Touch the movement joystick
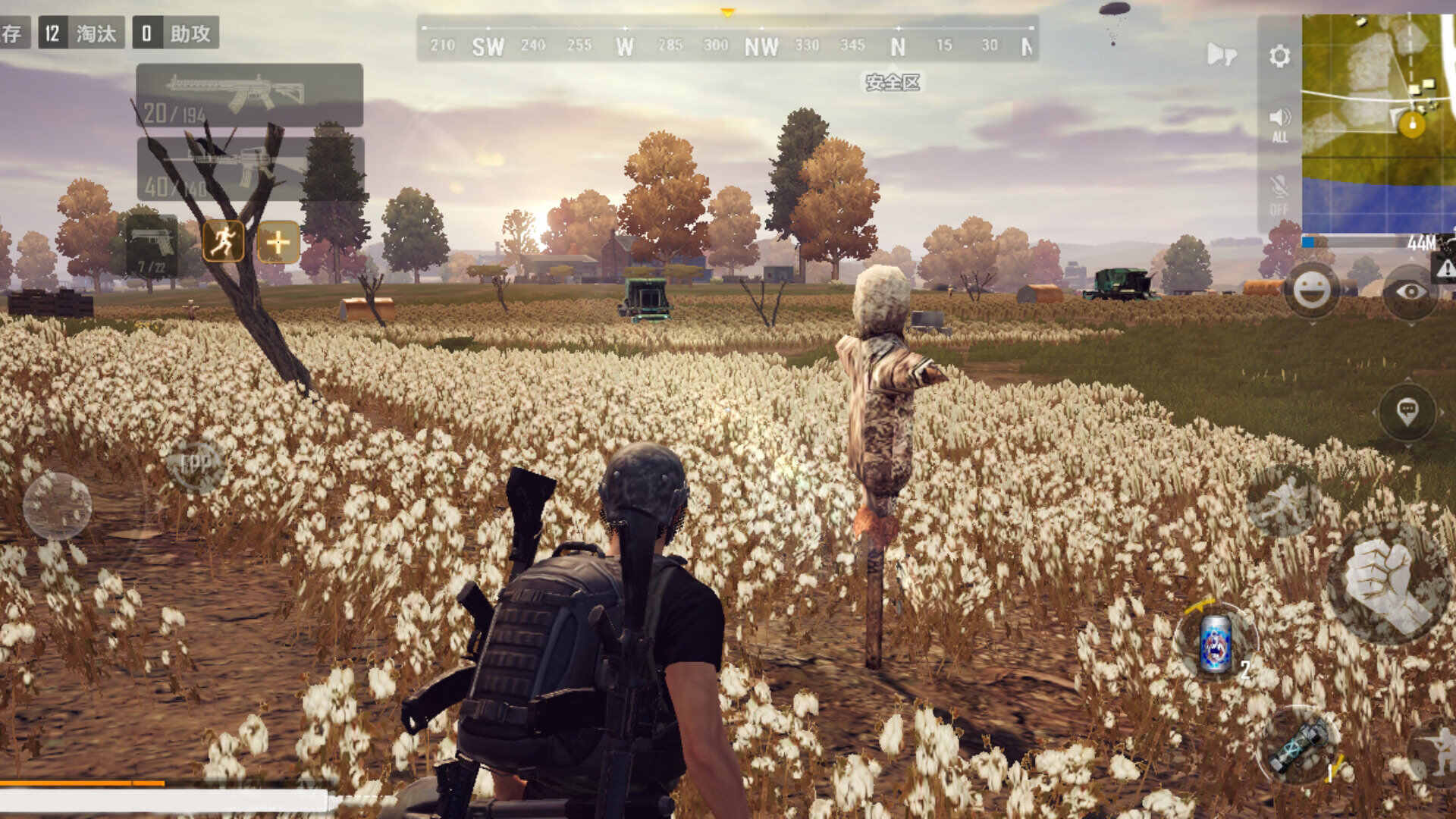1456x819 pixels. pyautogui.click(x=58, y=506)
